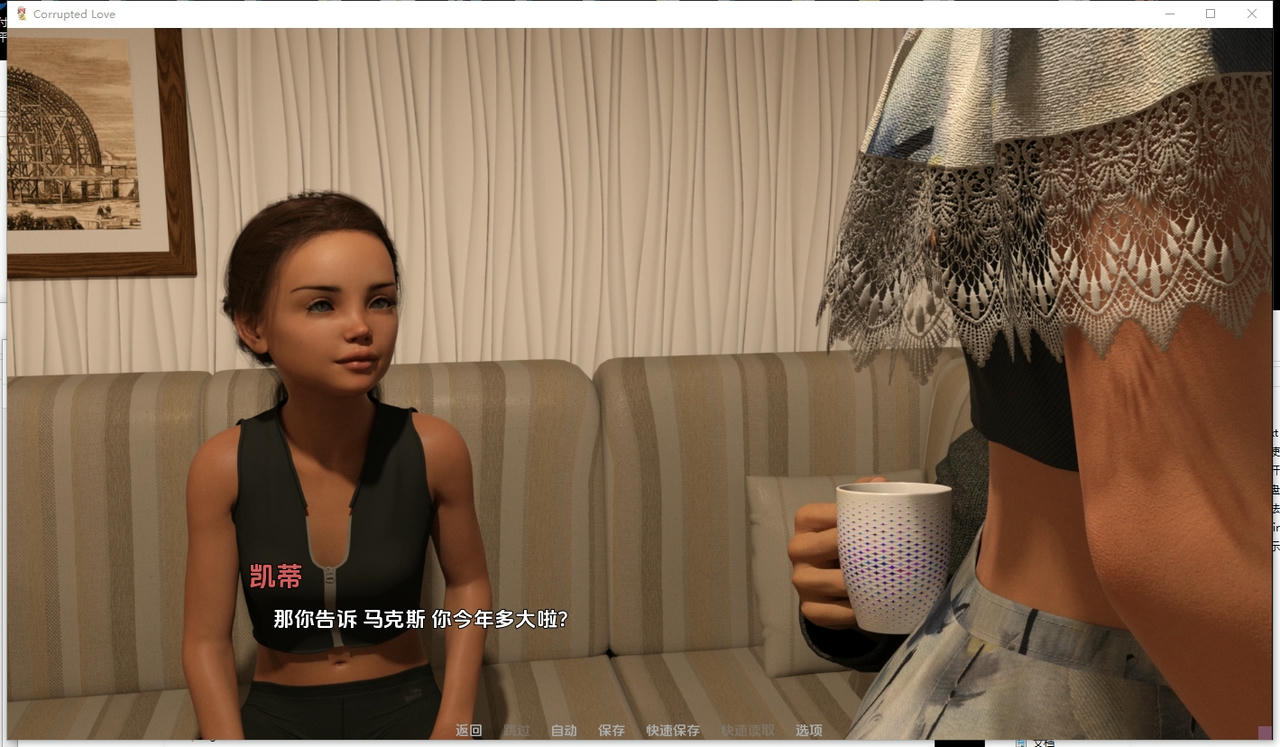
Task: Select 自动 in the quick menu bar
Action: pyautogui.click(x=563, y=730)
